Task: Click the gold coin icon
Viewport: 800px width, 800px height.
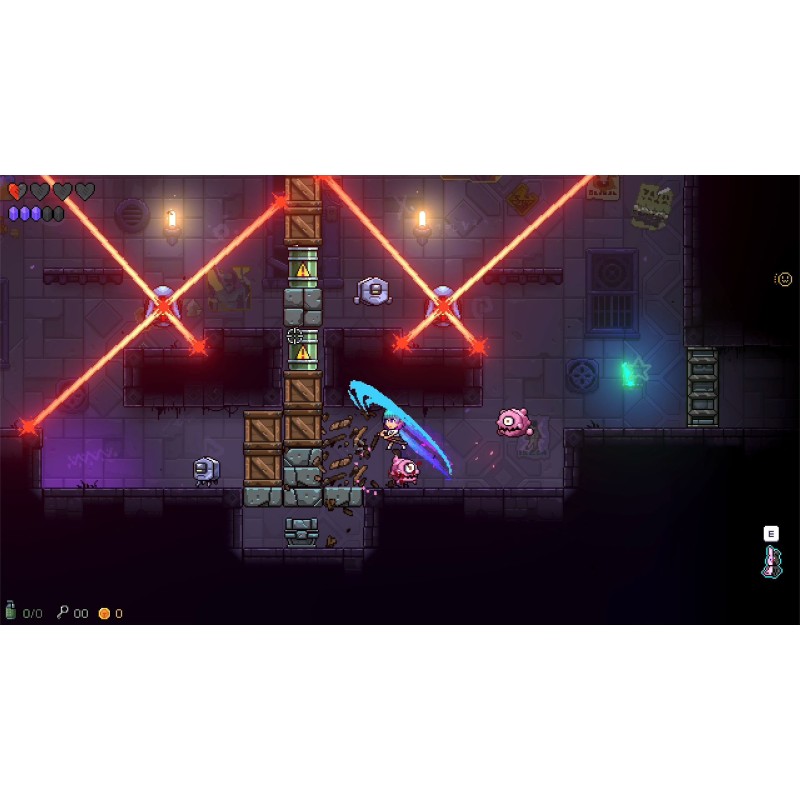Action: point(104,613)
